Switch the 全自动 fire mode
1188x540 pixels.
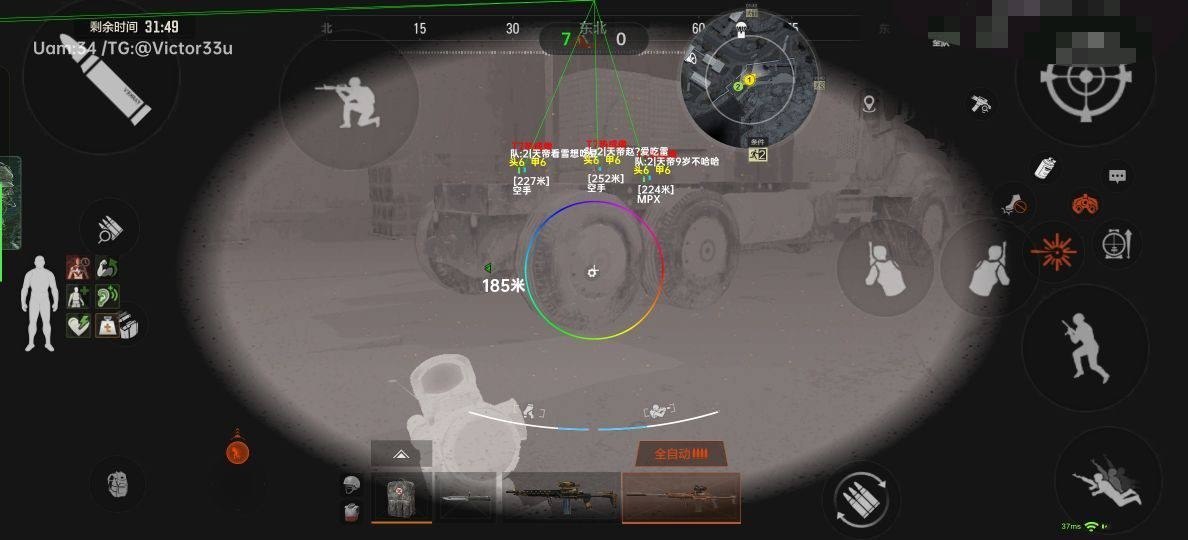coord(681,454)
